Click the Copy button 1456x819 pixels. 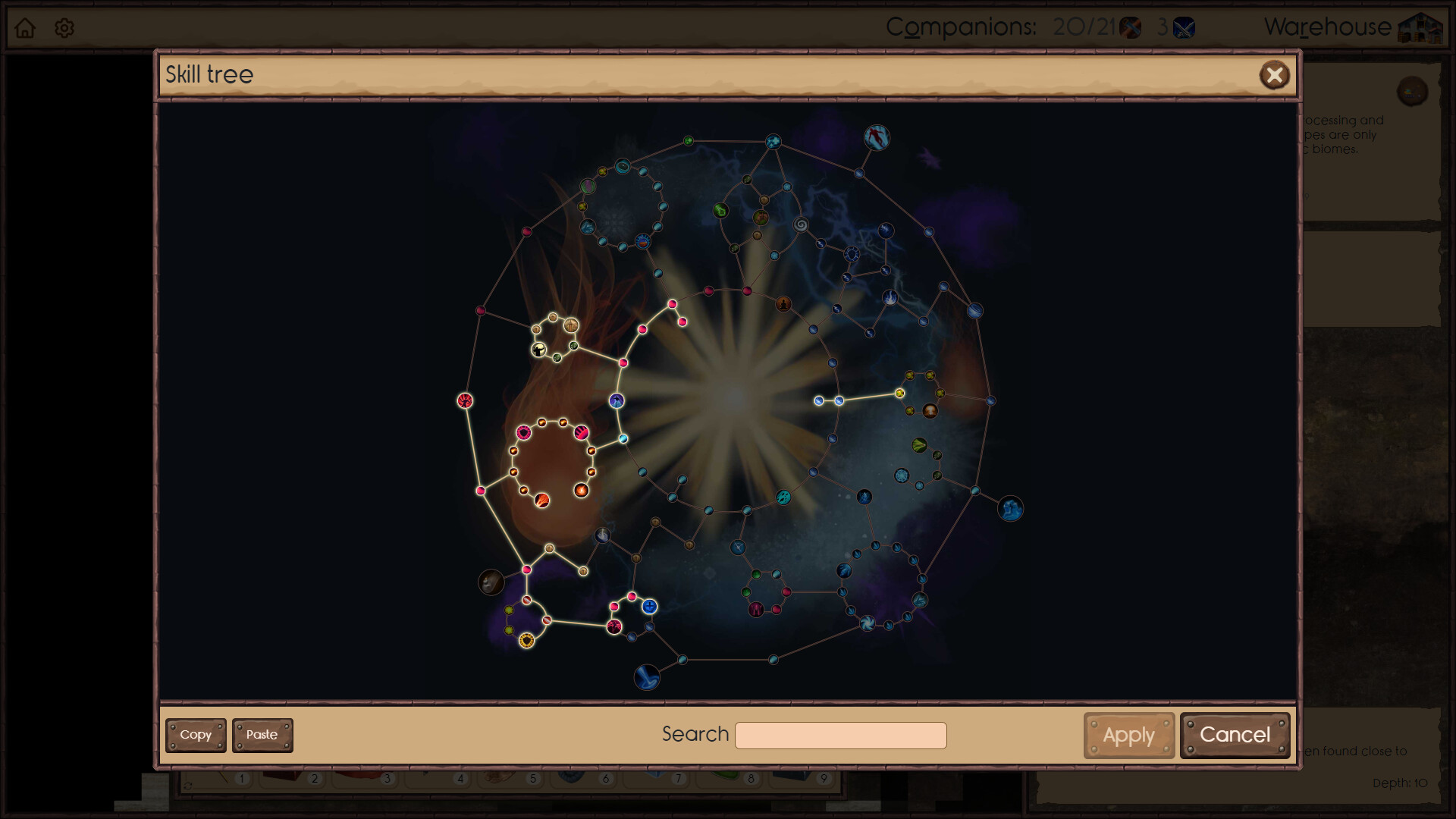(x=196, y=735)
